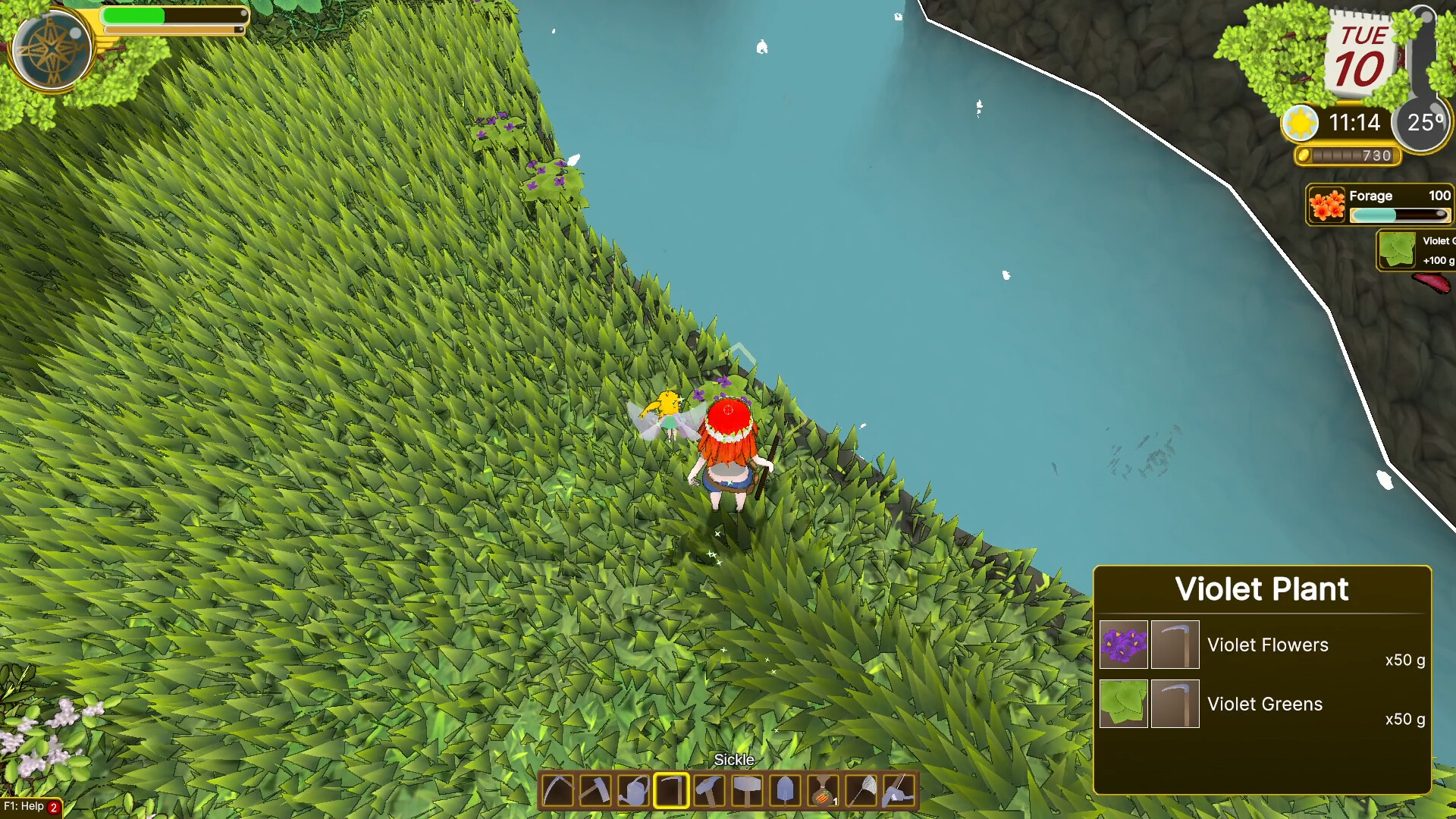Screen dimensions: 1456x819
Task: Select the carrot seed bag
Action: (824, 790)
